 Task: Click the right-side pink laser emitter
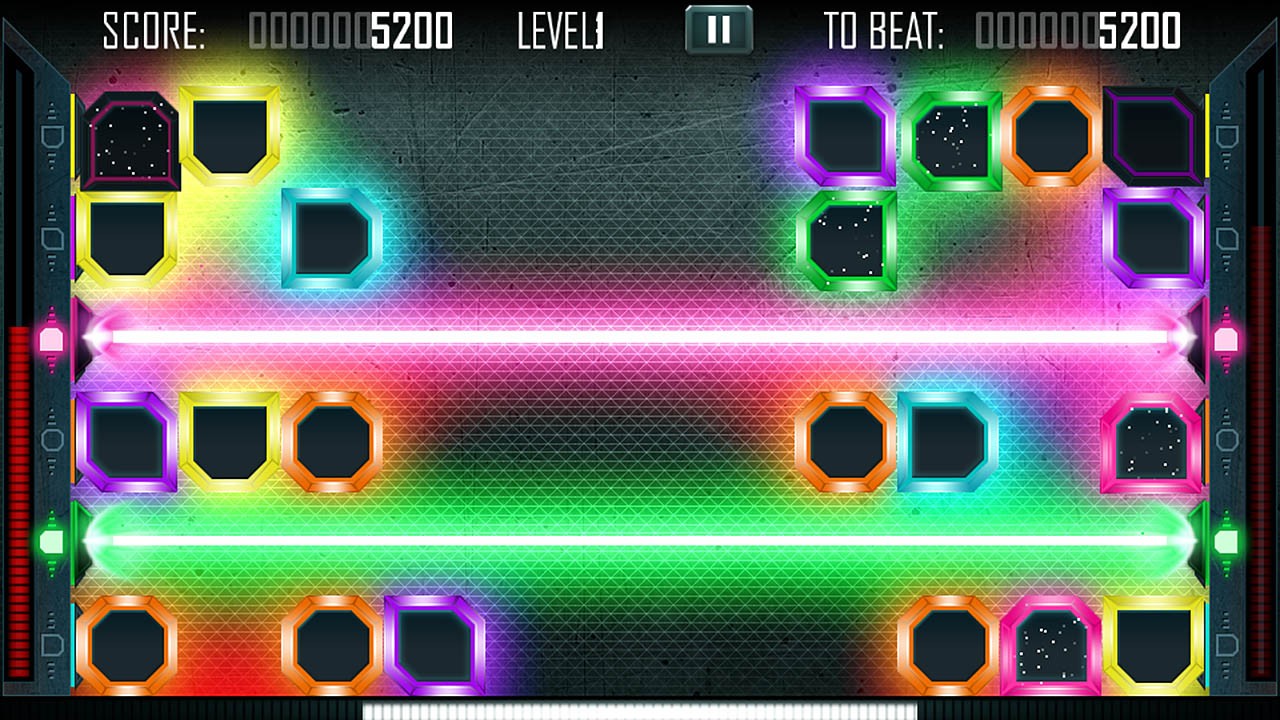point(1228,340)
